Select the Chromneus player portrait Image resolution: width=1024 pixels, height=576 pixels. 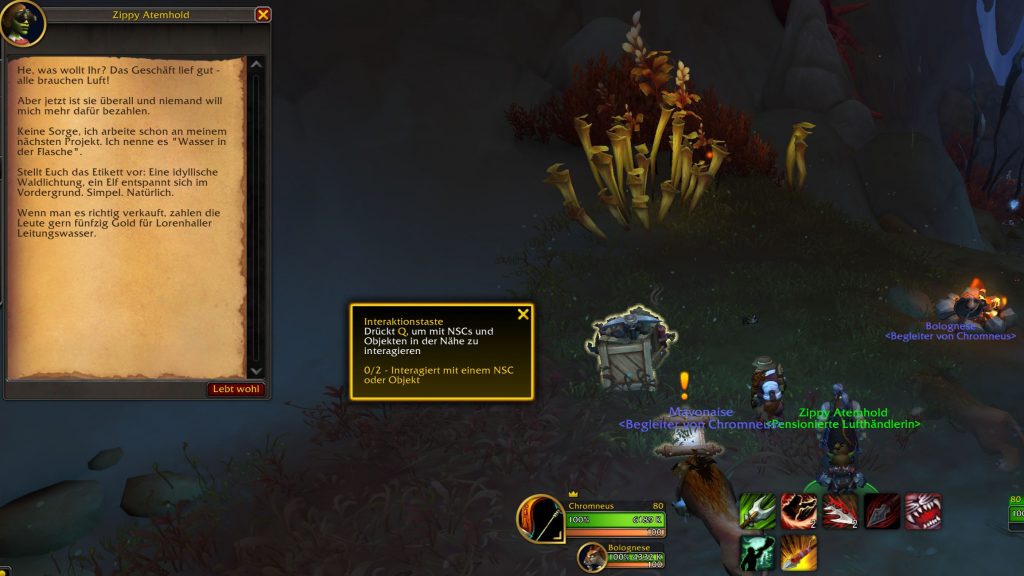(541, 519)
